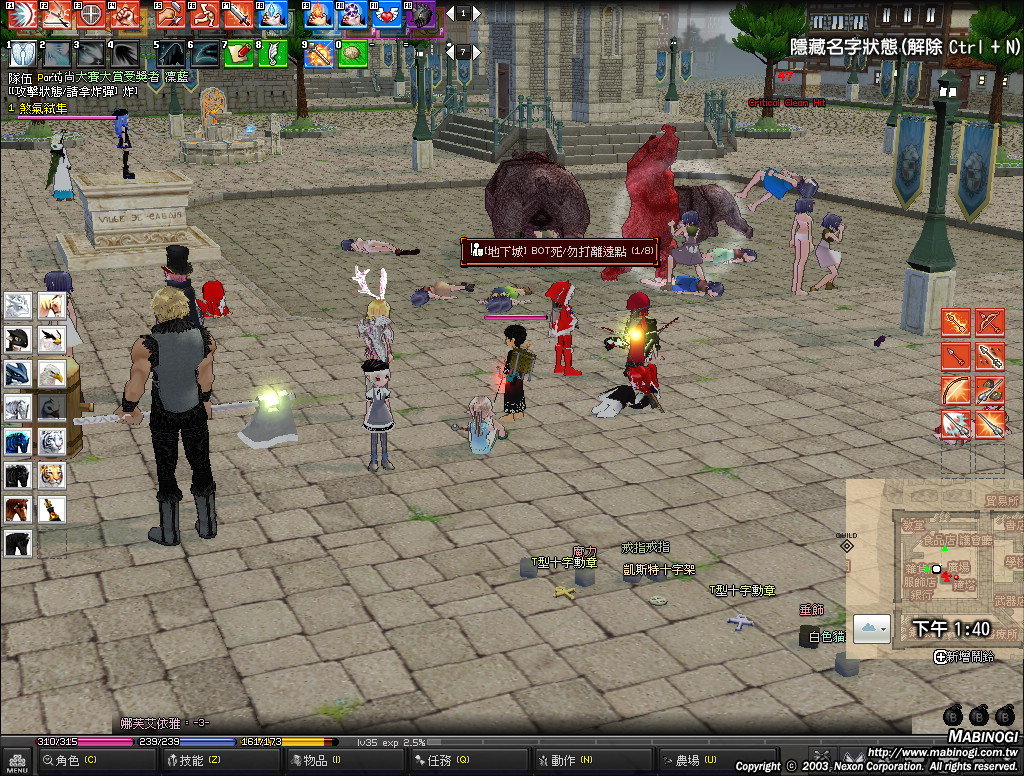Select the green feather quill hotkey slot
Screen dimensions: 1024x776
pyautogui.click(x=272, y=53)
